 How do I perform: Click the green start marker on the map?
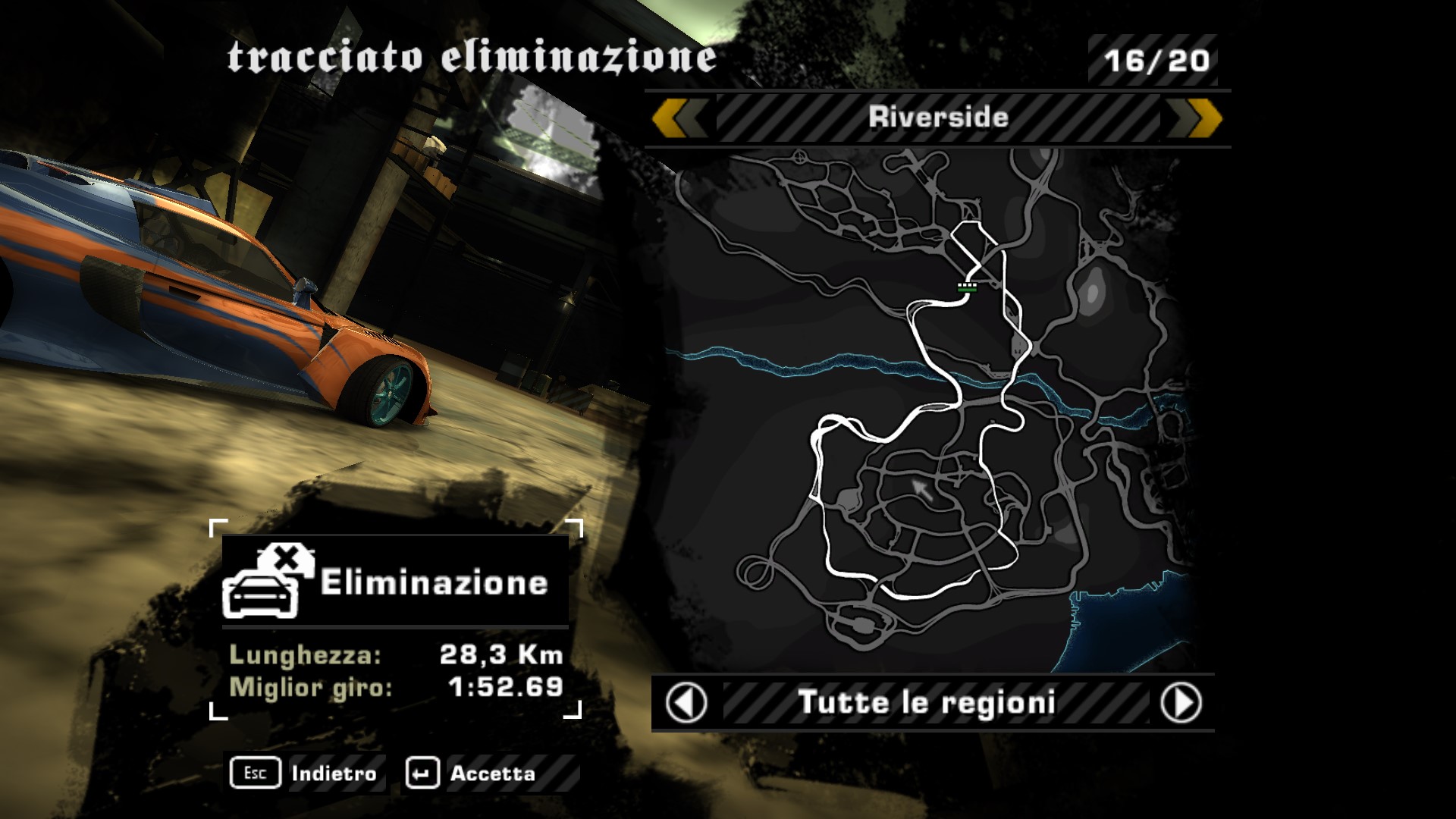(x=967, y=286)
